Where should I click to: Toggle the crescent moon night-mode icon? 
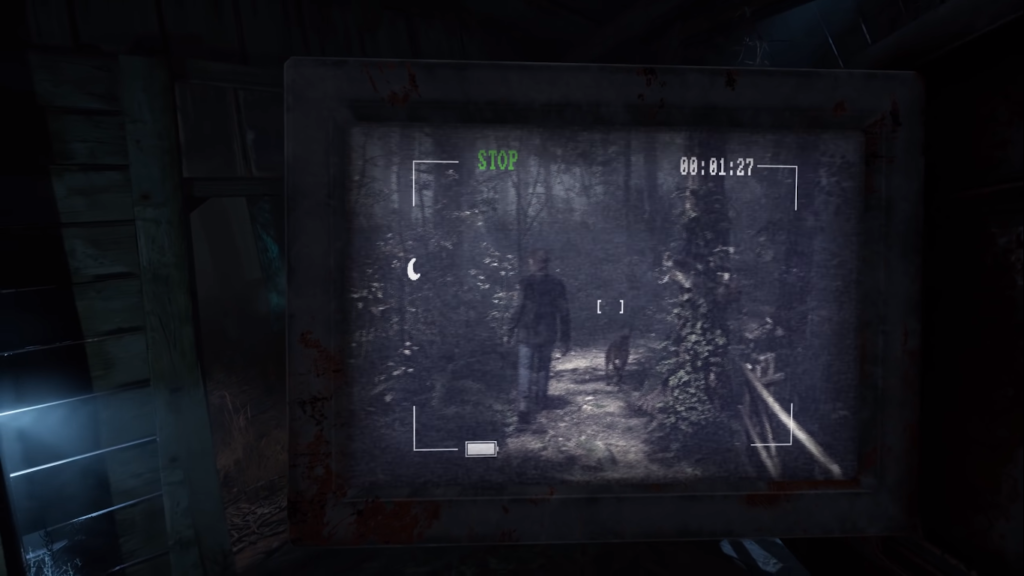414,267
